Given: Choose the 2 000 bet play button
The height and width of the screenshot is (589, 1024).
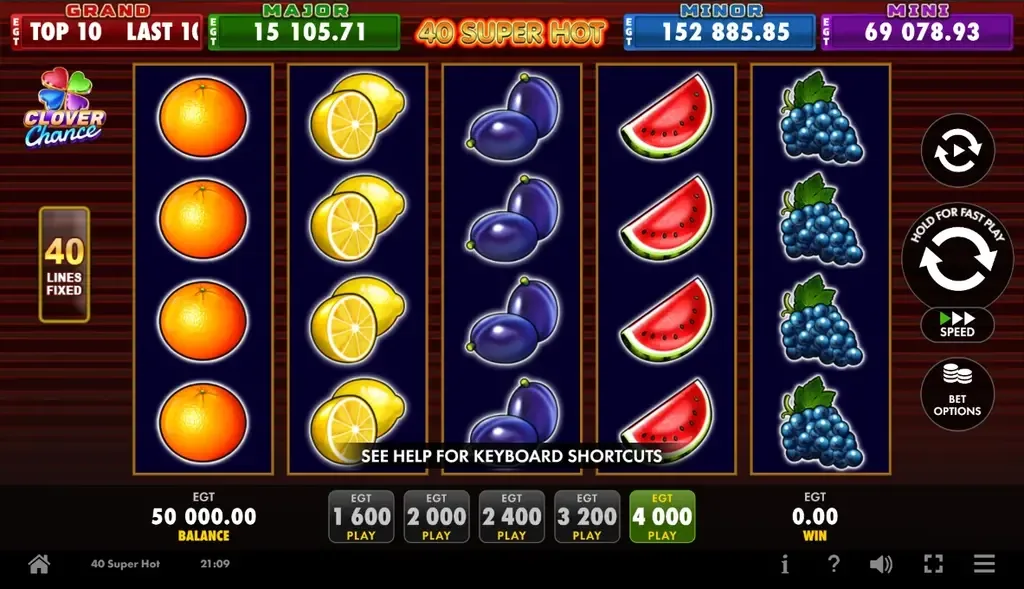Looking at the screenshot, I should pos(436,517).
